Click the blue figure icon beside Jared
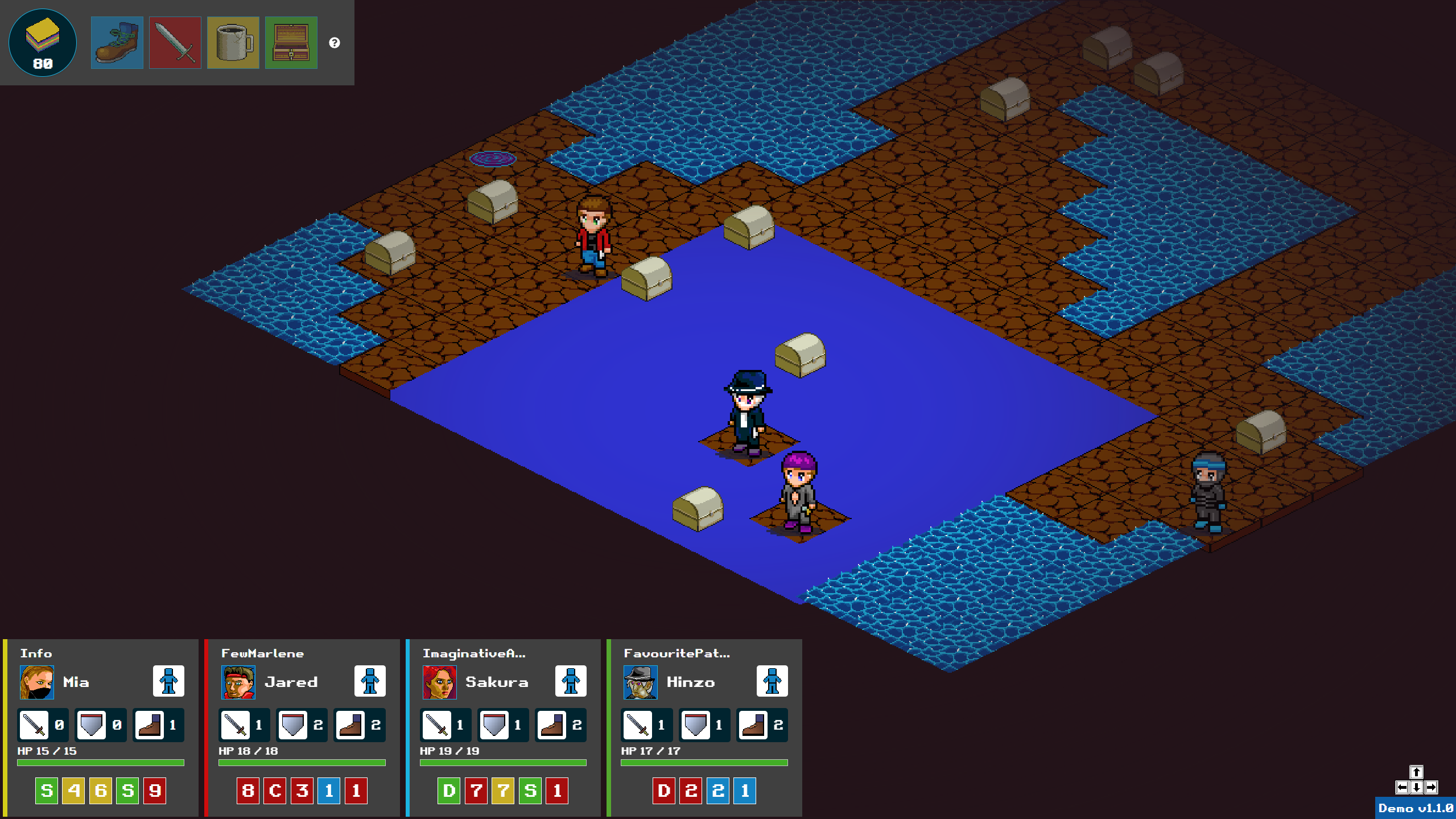Viewport: 1456px width, 819px height. [370, 681]
